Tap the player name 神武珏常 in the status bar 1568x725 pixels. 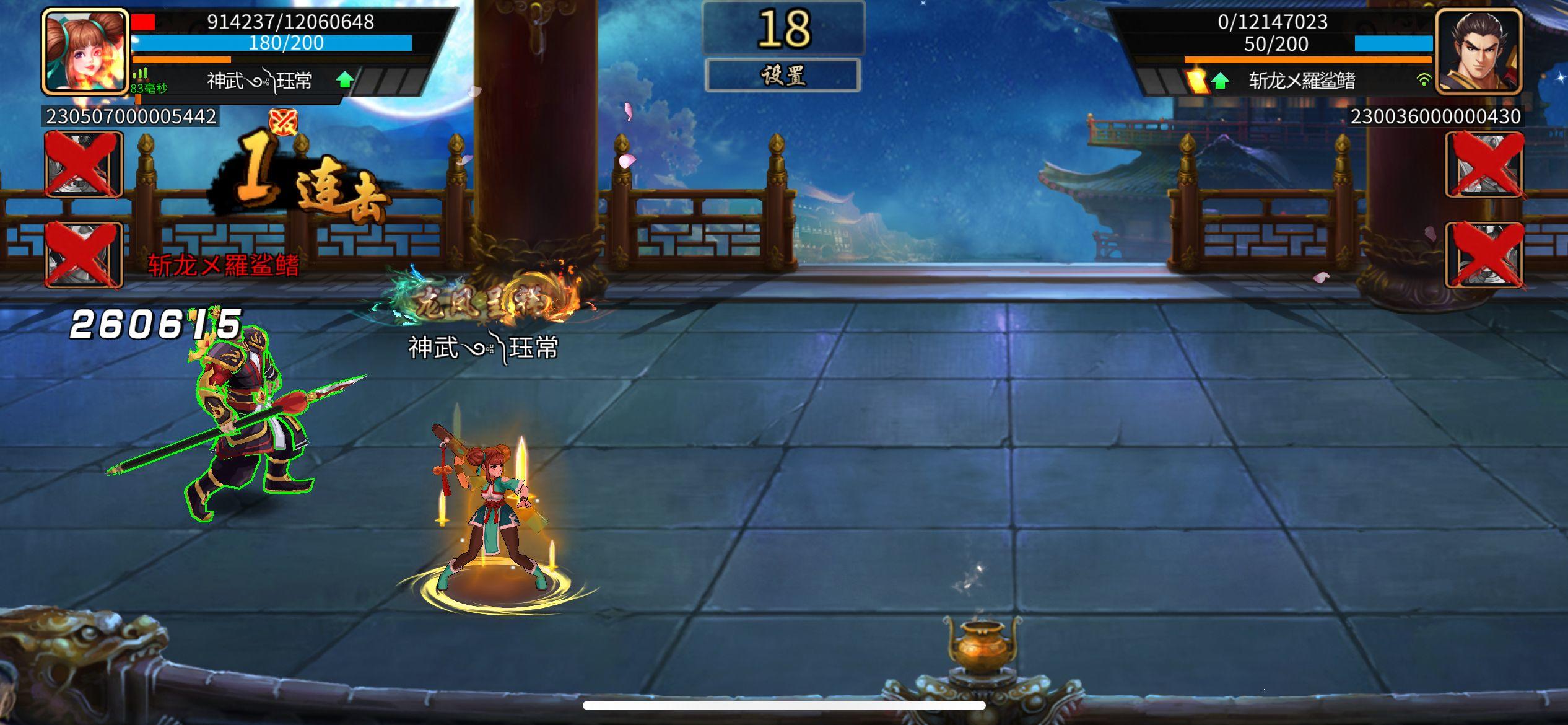pos(259,81)
